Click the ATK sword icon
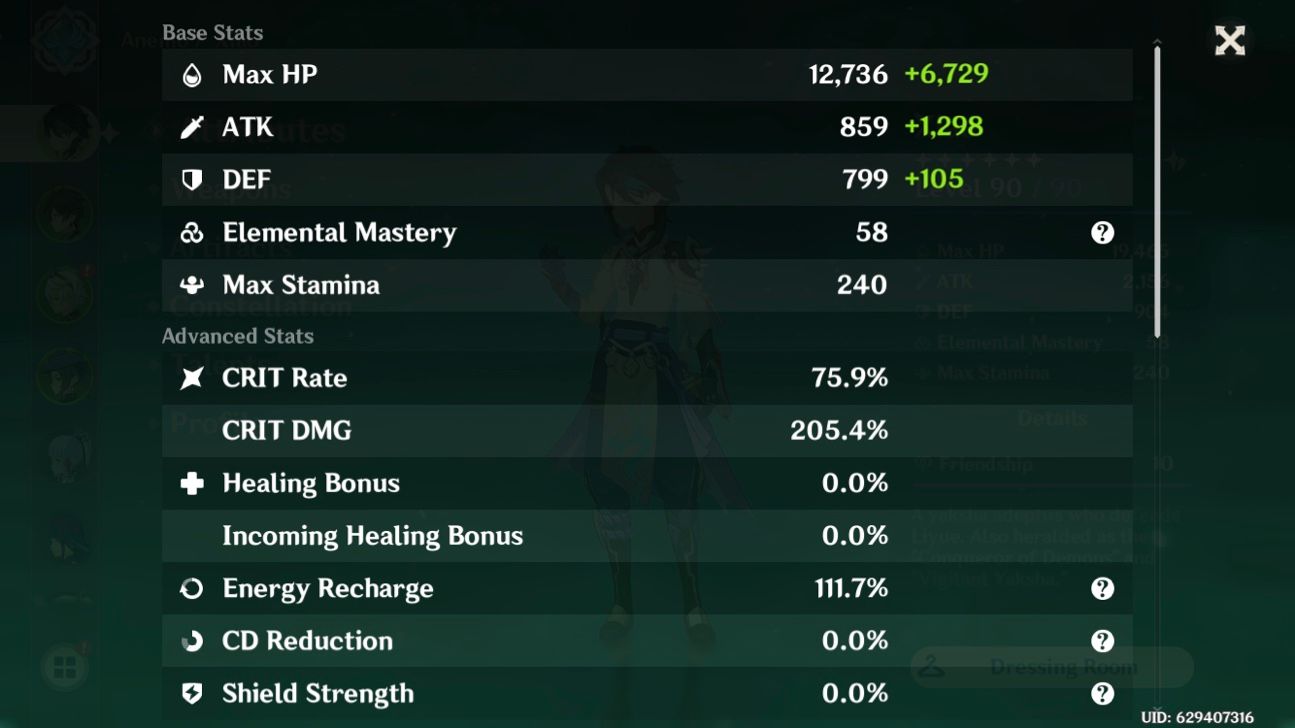Viewport: 1295px width, 728px height. click(190, 127)
